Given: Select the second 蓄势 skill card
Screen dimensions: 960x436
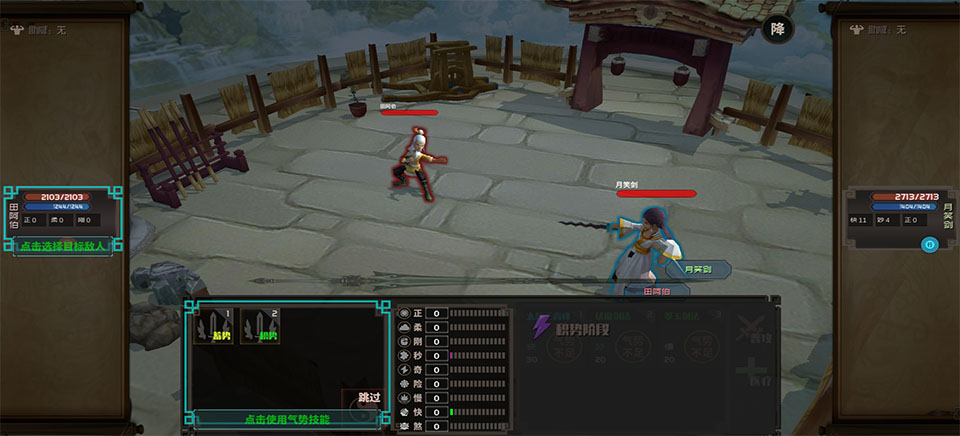Looking at the screenshot, I should coord(260,326).
